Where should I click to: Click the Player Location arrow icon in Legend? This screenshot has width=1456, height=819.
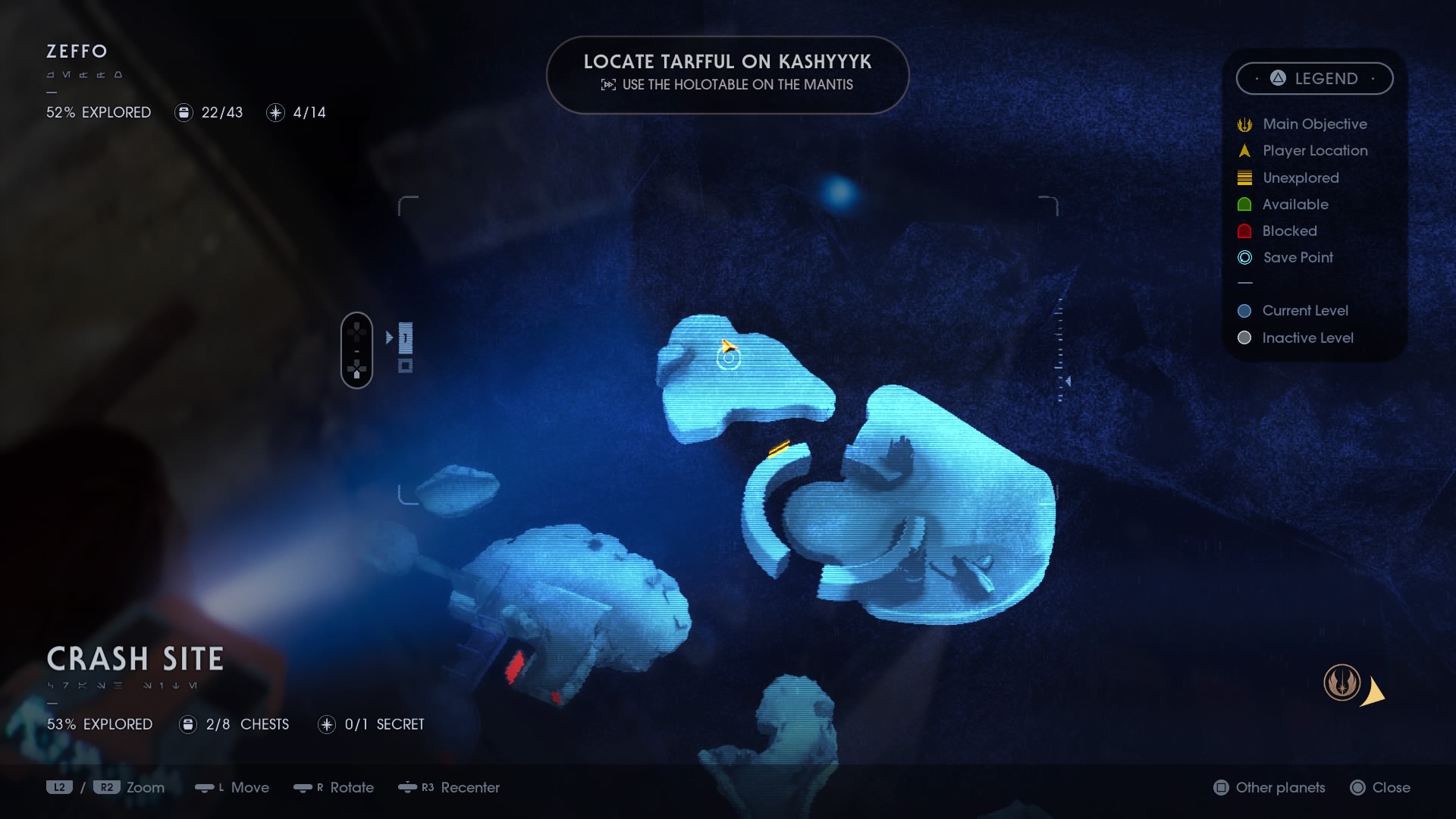(x=1244, y=150)
